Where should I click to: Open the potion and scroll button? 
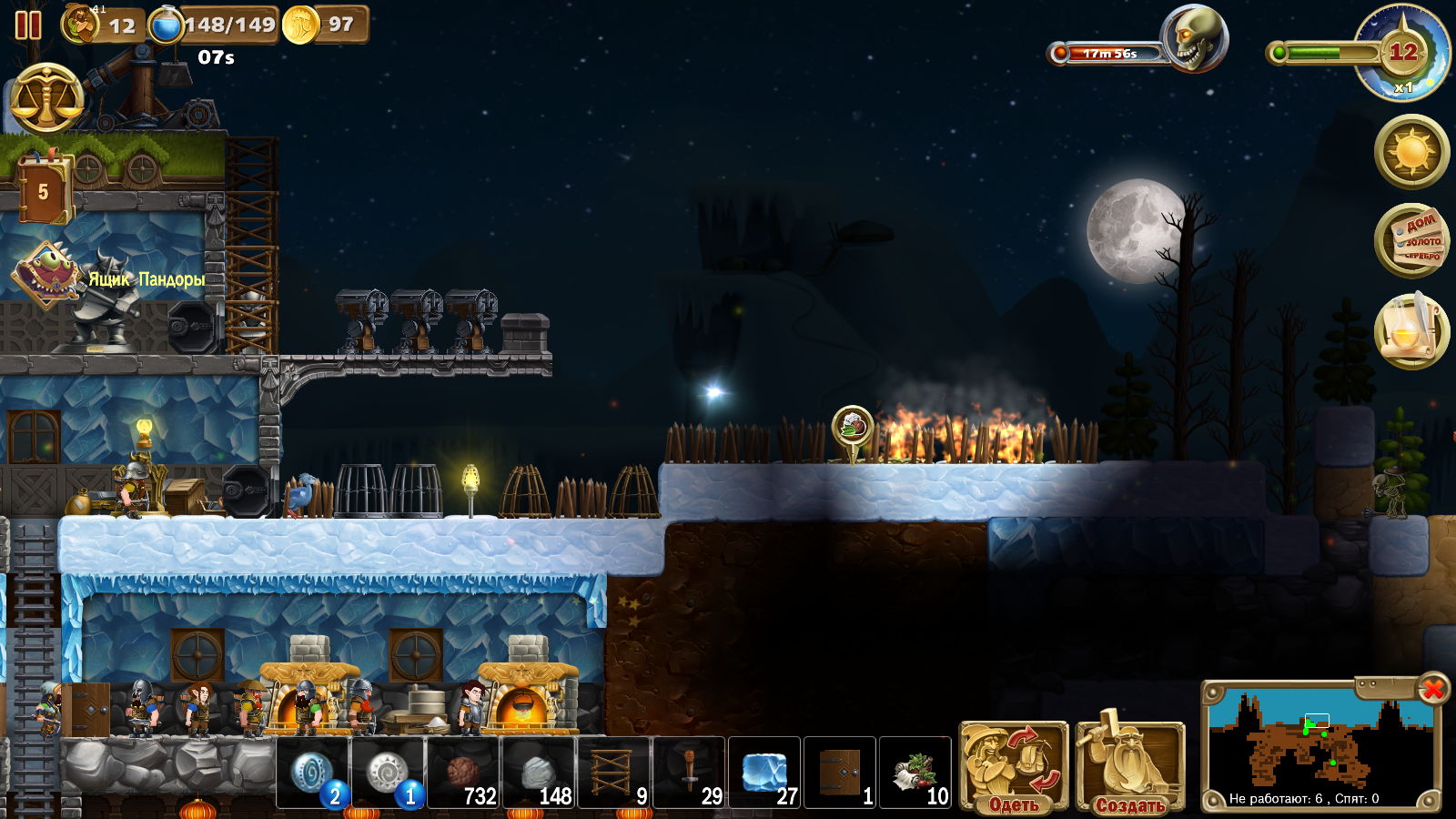click(1411, 330)
